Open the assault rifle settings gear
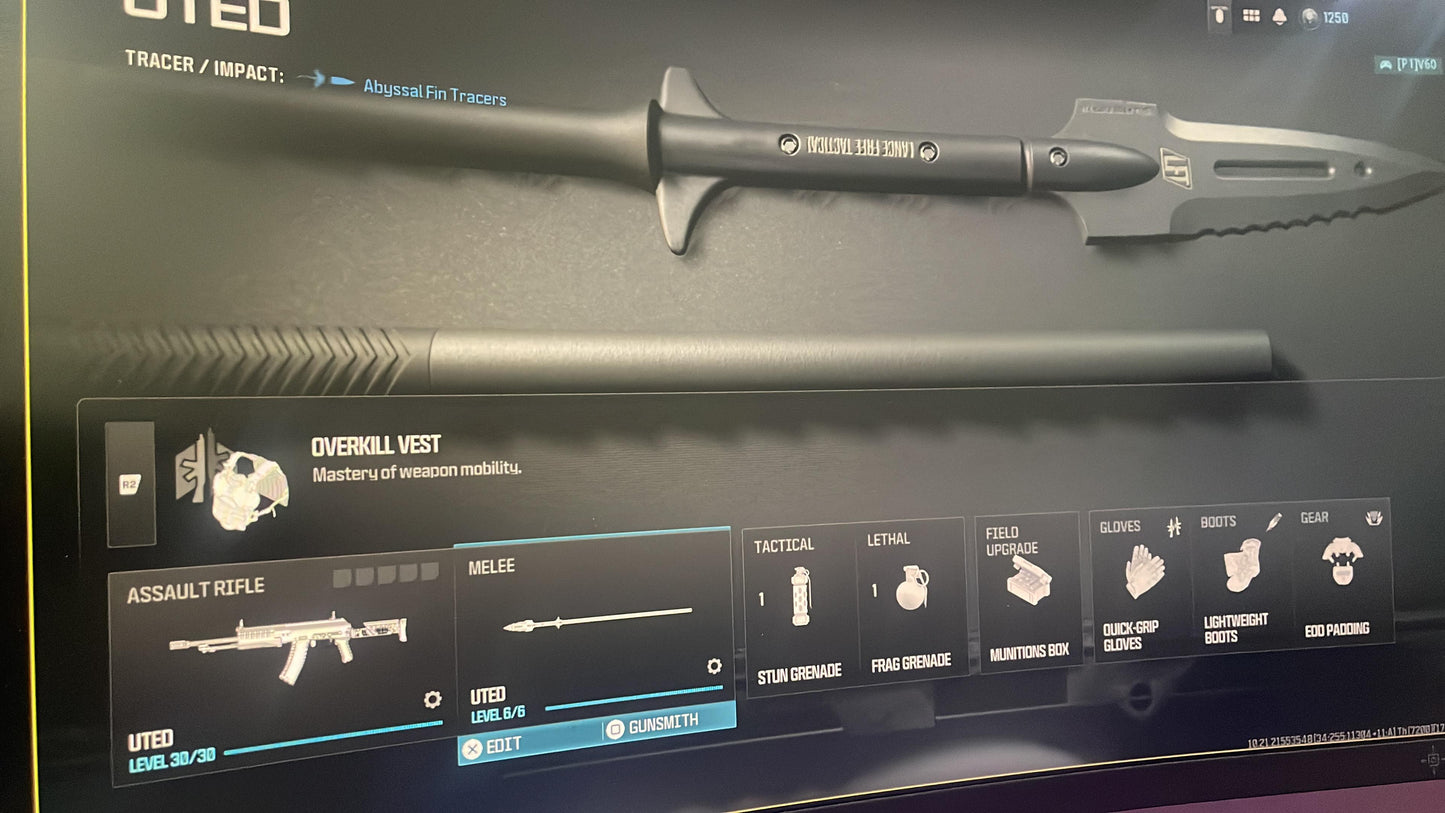The image size is (1445, 813). tap(430, 700)
